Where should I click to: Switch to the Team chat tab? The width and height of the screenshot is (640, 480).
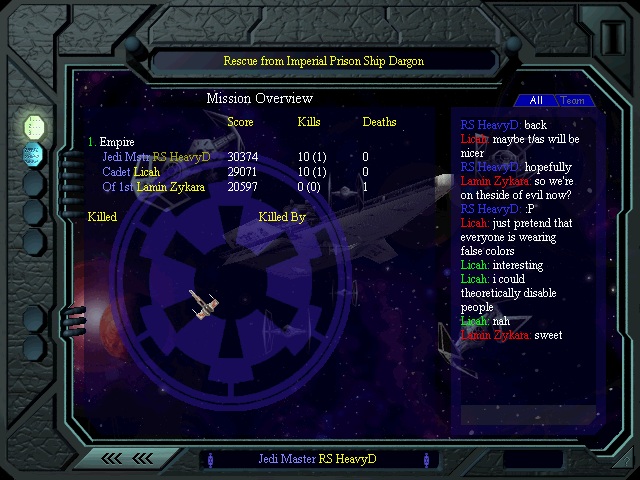[573, 100]
